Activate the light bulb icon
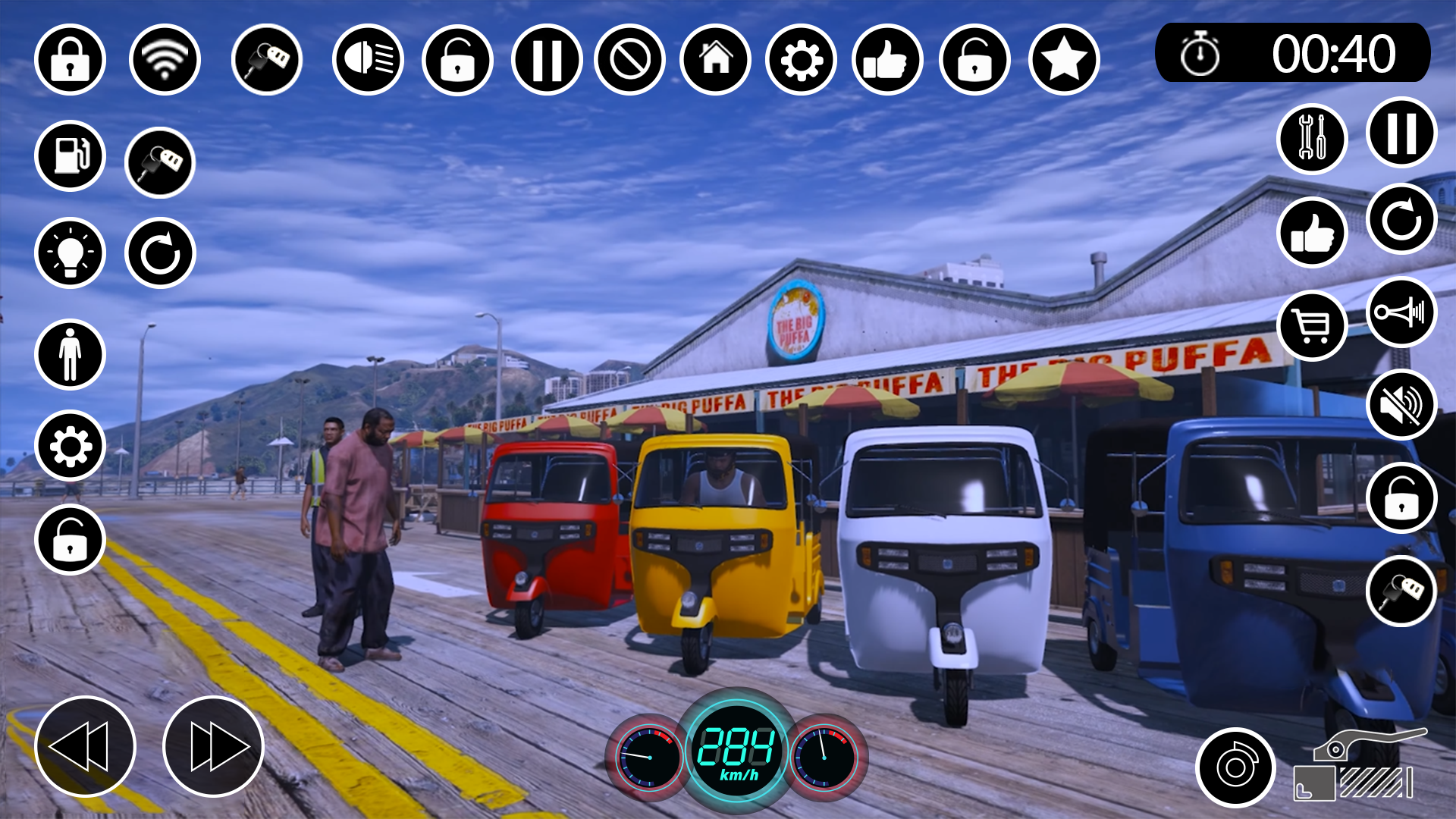The image size is (1456, 819). click(x=70, y=253)
